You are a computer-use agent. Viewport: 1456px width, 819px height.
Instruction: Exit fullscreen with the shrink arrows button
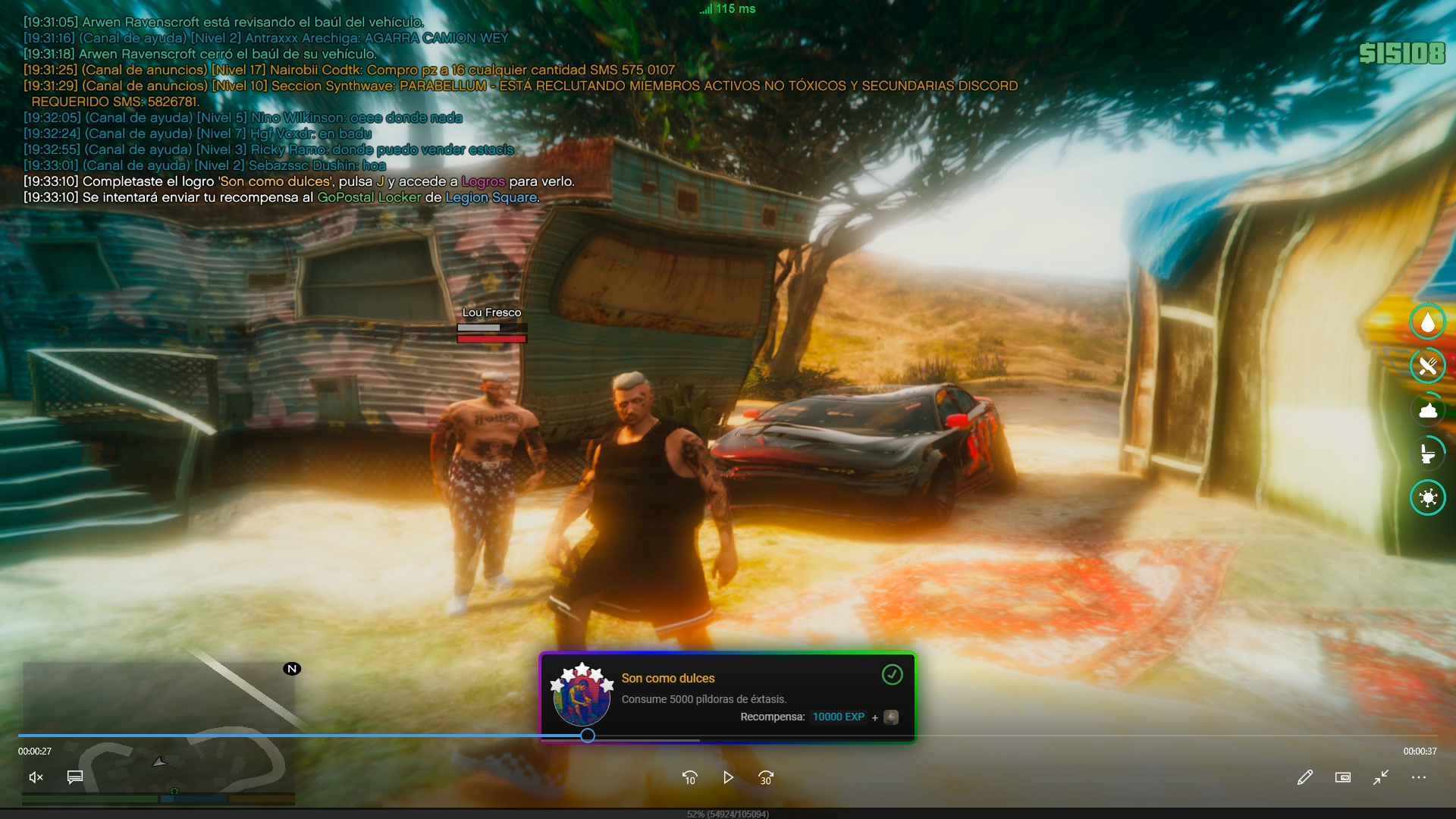click(1381, 777)
